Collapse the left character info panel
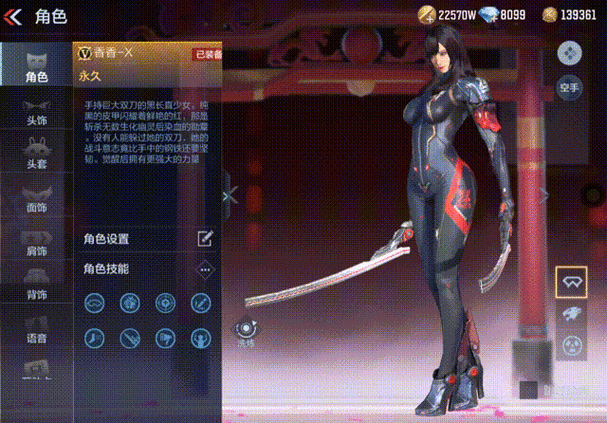The width and height of the screenshot is (607, 423). [x=230, y=196]
